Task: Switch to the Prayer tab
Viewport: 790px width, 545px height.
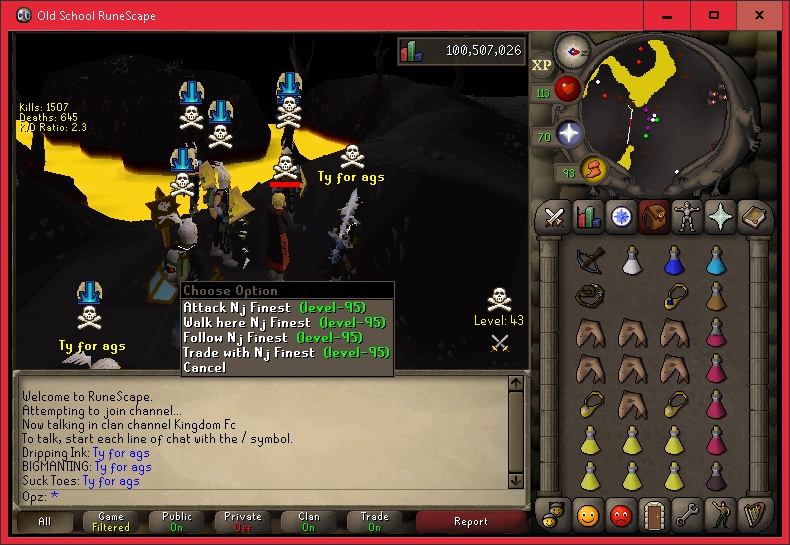Action: (719, 216)
